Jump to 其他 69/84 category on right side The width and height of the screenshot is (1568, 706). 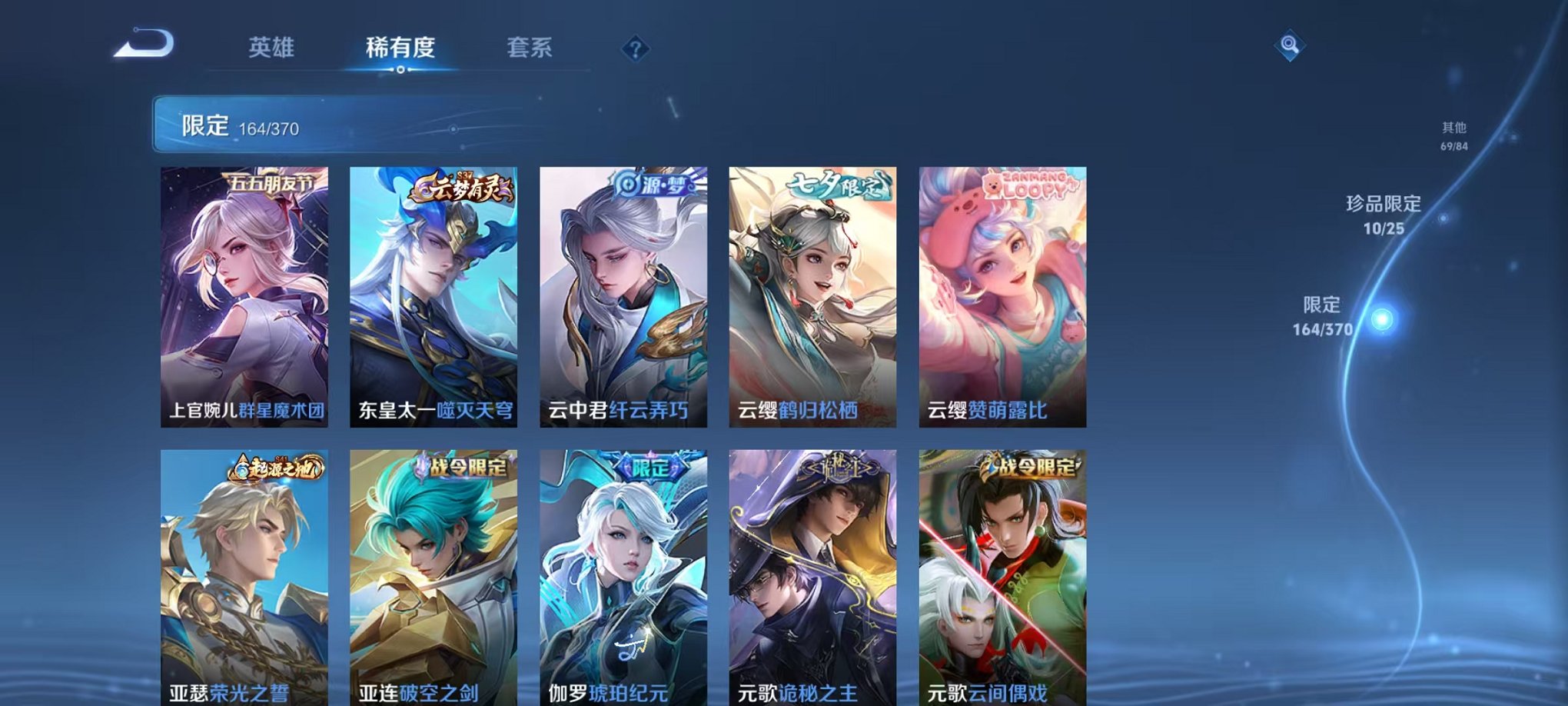tap(1453, 135)
